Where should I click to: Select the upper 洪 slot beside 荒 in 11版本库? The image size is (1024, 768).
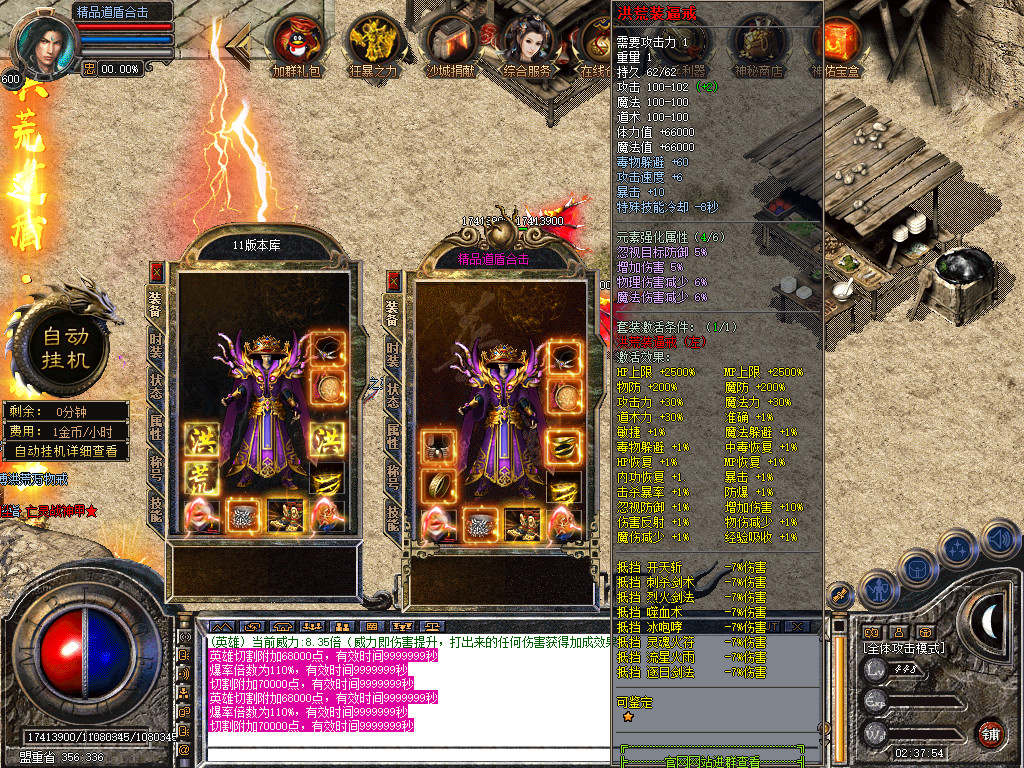coord(198,440)
